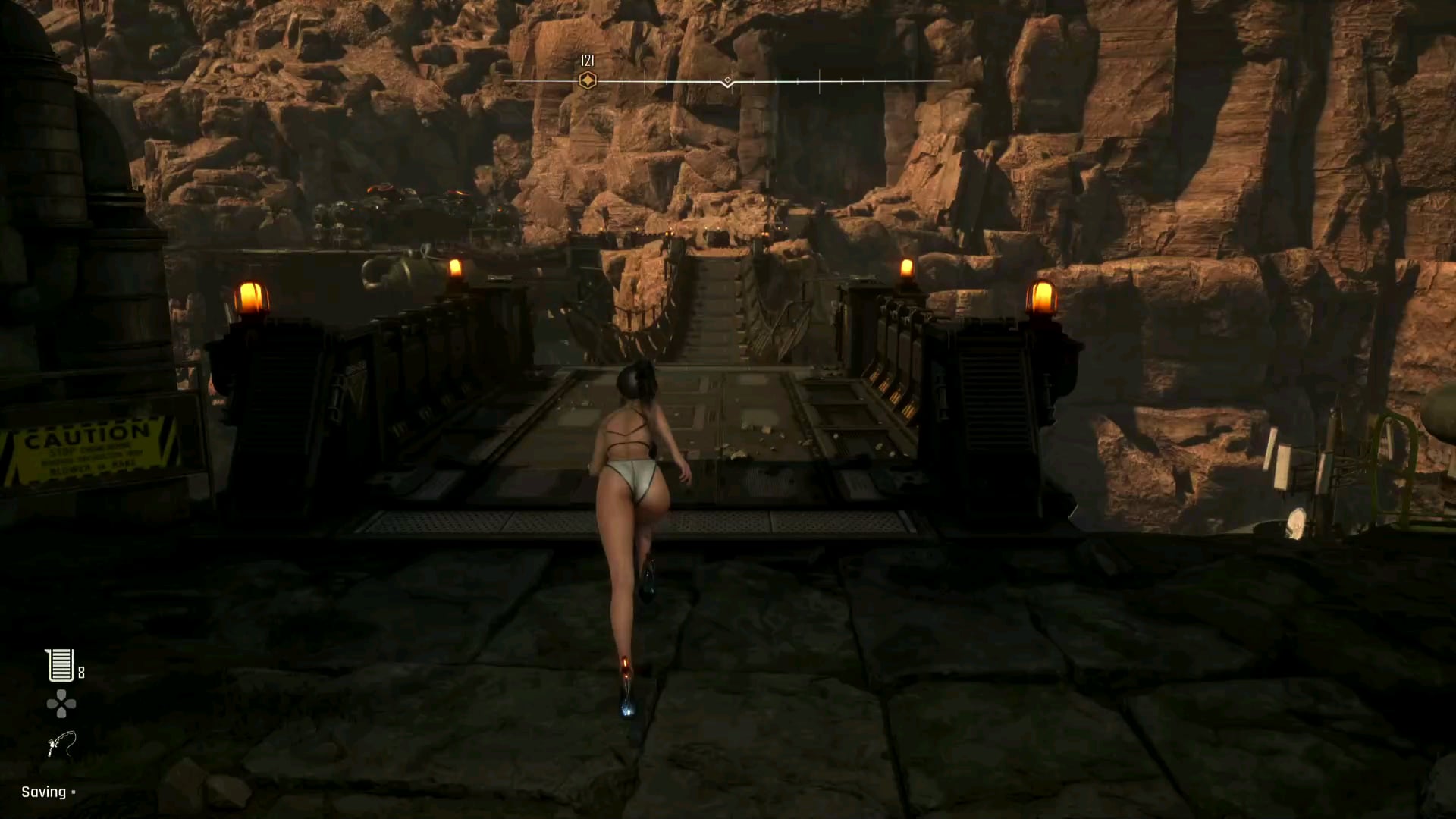Select the fishing rod icon
The width and height of the screenshot is (1456, 819).
pyautogui.click(x=61, y=744)
